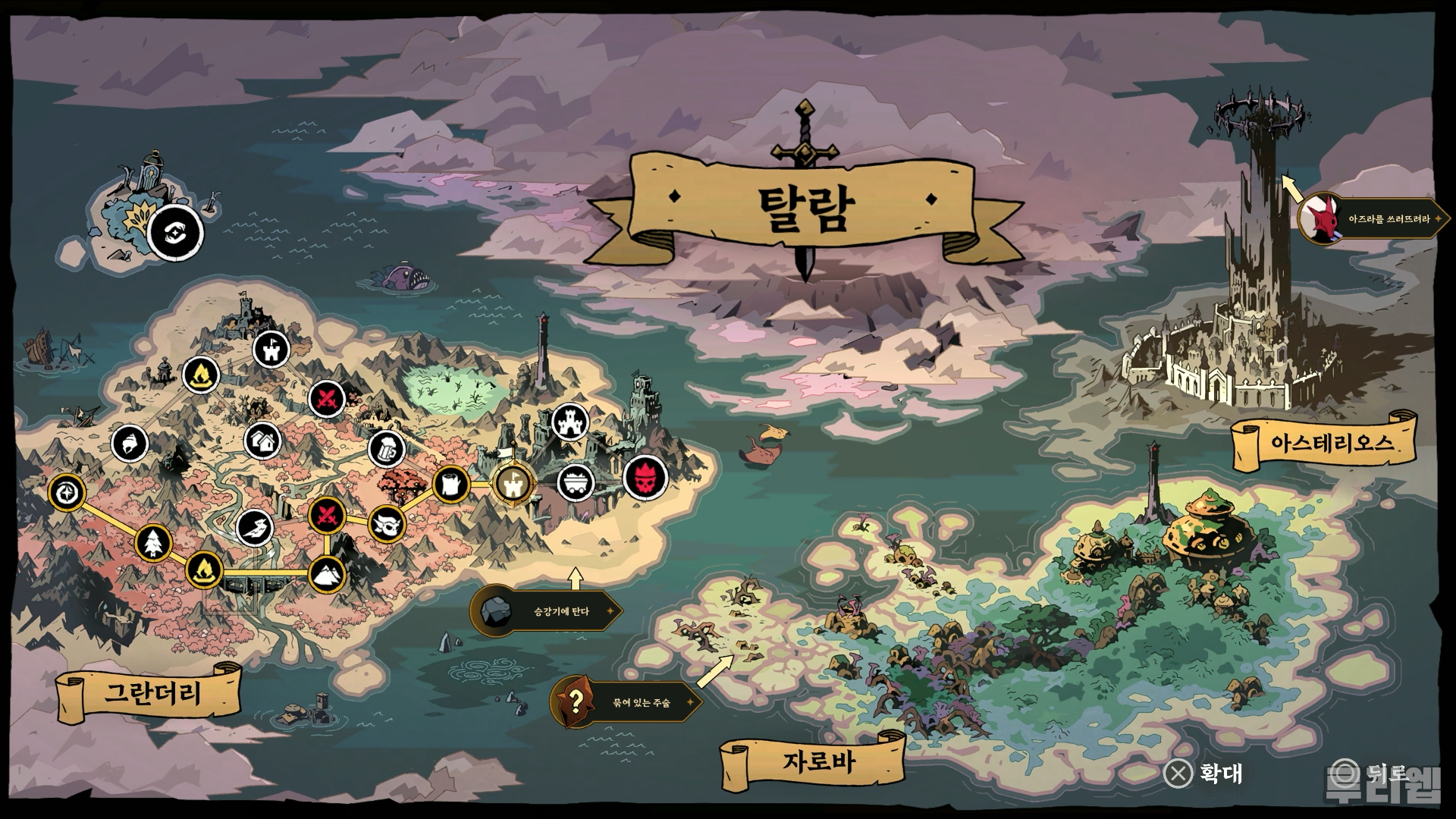The image size is (1456, 819).
Task: Choose the red crowned skull boss node
Action: pyautogui.click(x=645, y=479)
